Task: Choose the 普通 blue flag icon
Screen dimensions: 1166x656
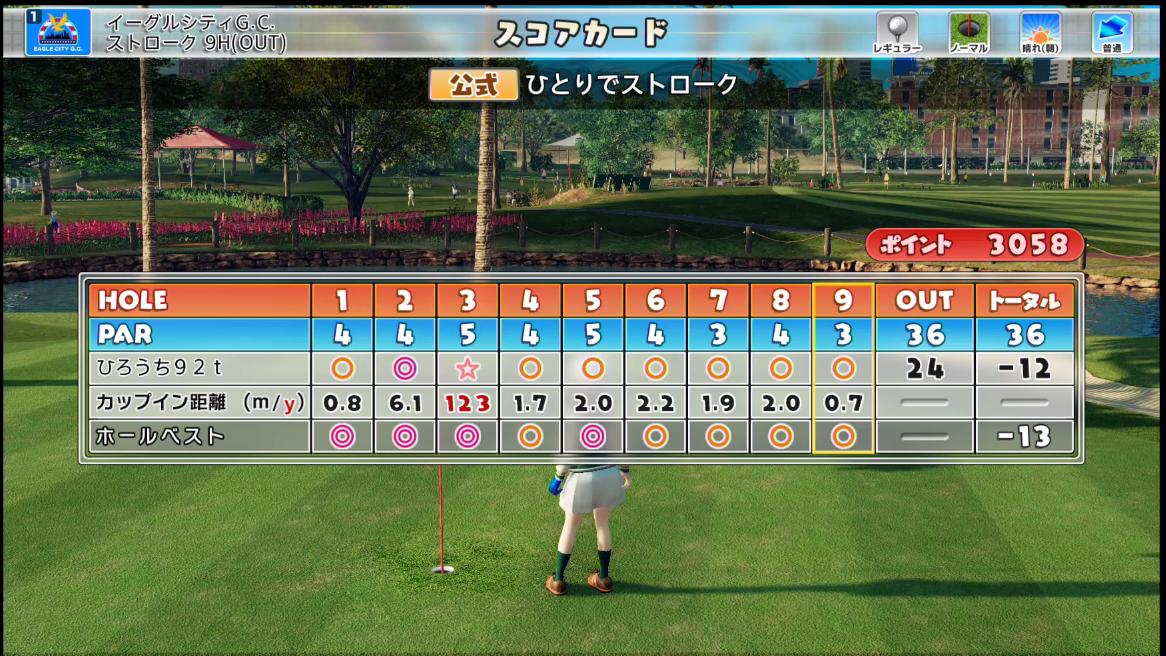Action: (1111, 32)
